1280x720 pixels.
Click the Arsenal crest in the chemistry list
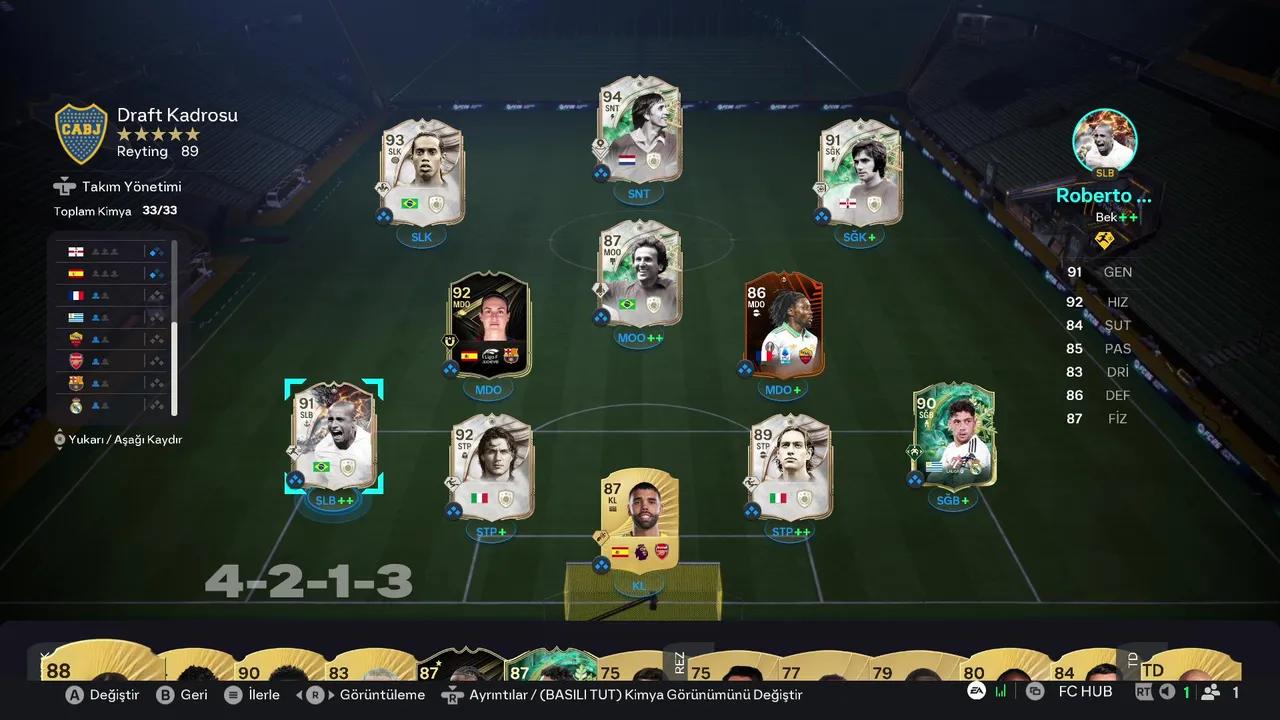pos(76,360)
